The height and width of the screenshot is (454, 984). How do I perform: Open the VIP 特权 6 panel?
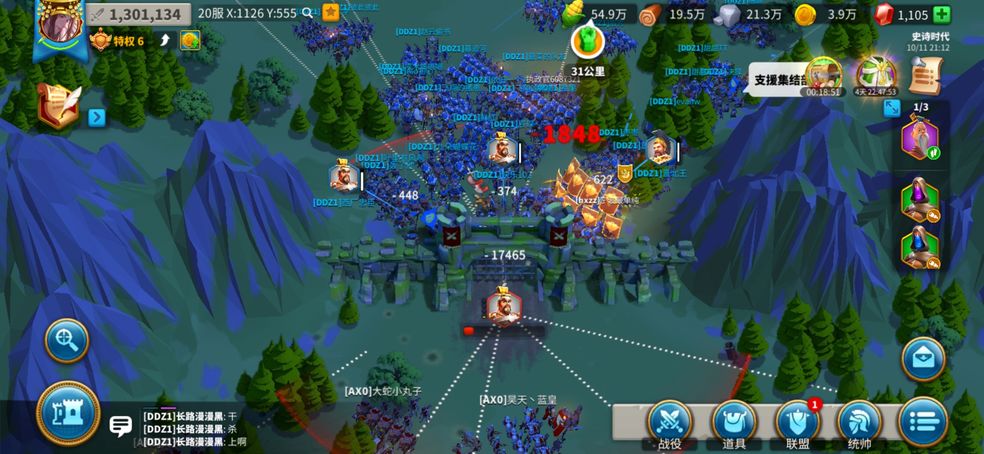pos(120,41)
